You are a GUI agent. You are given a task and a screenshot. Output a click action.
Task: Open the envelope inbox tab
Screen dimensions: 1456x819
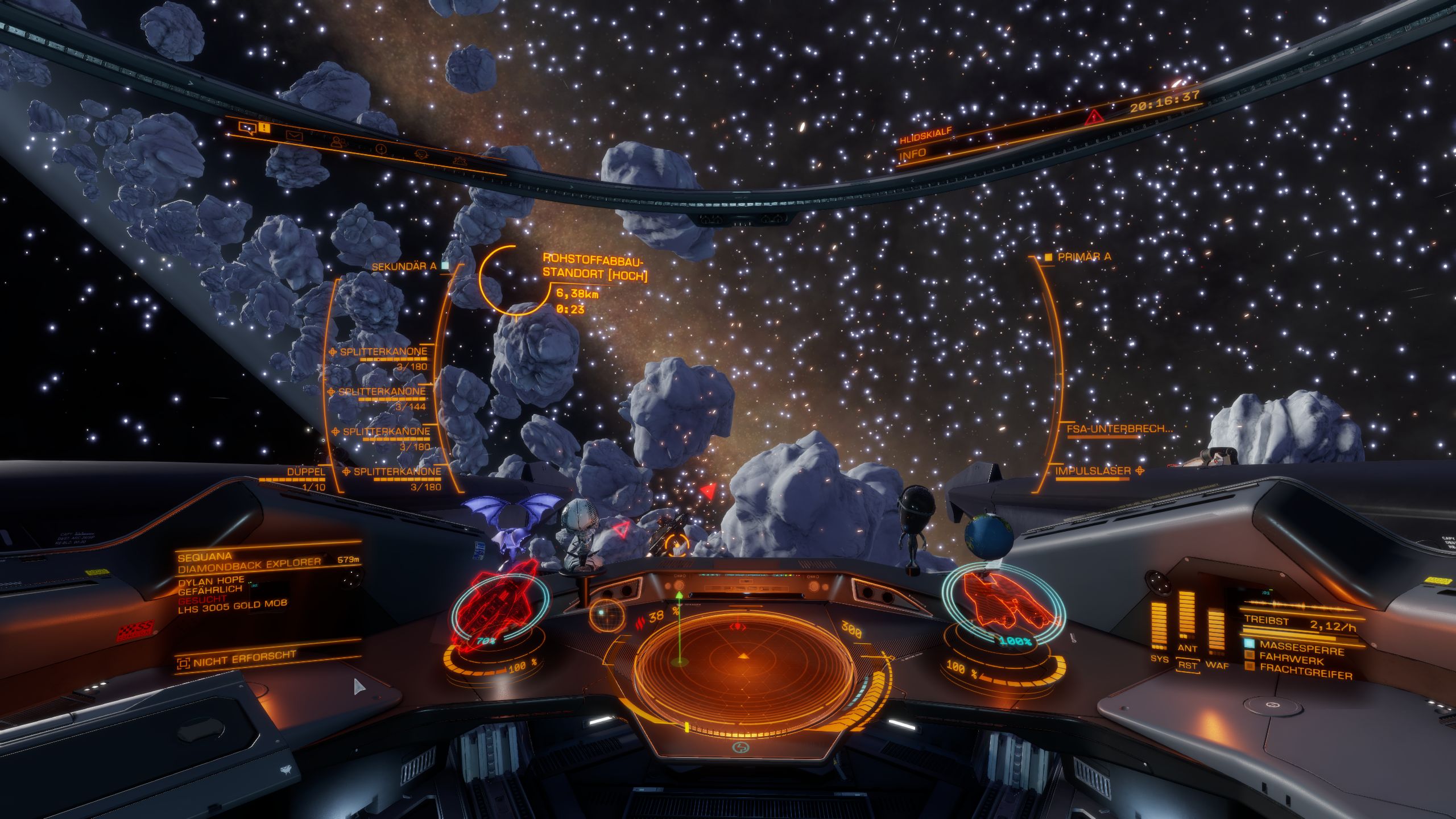(x=293, y=135)
